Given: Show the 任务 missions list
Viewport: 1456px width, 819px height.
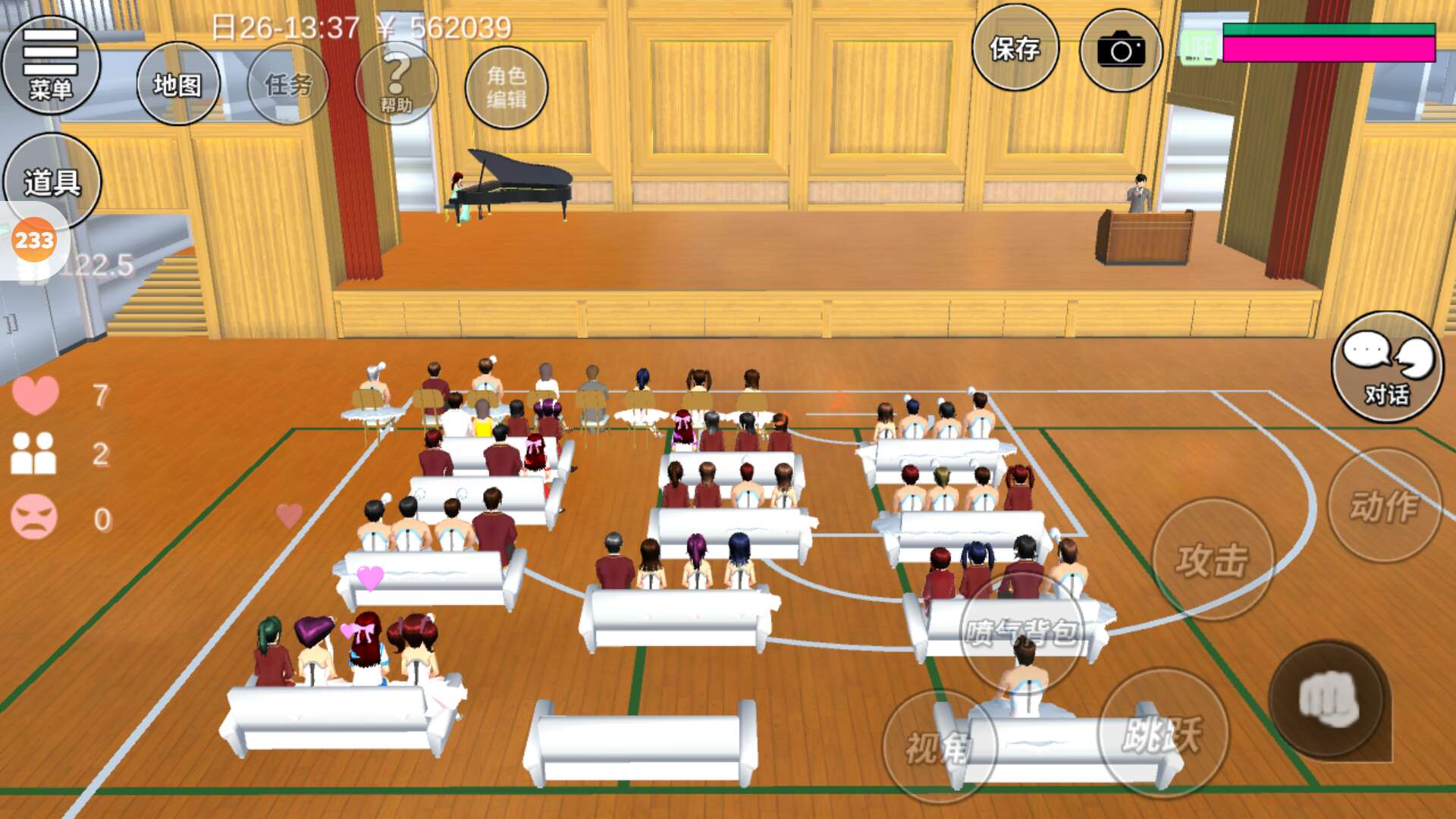Looking at the screenshot, I should tap(288, 84).
